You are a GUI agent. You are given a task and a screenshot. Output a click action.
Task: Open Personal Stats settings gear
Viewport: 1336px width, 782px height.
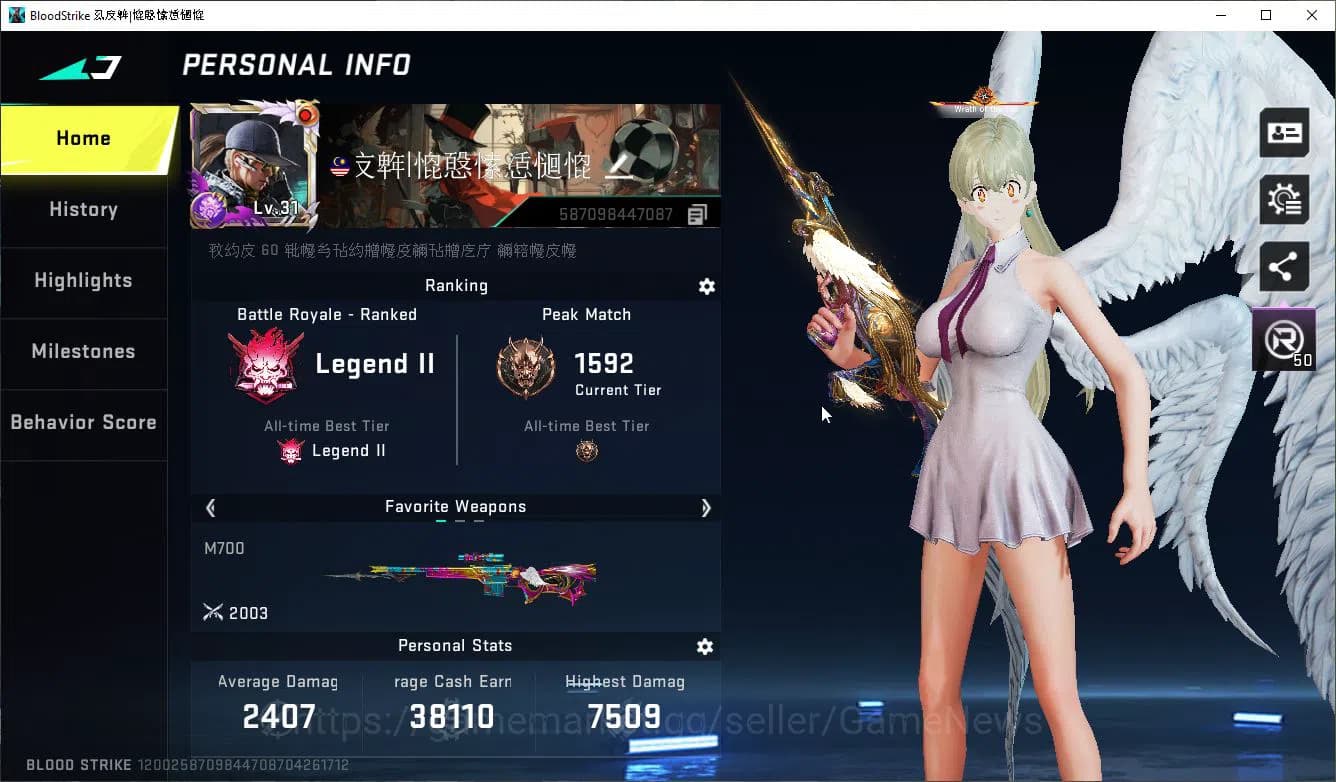[705, 647]
